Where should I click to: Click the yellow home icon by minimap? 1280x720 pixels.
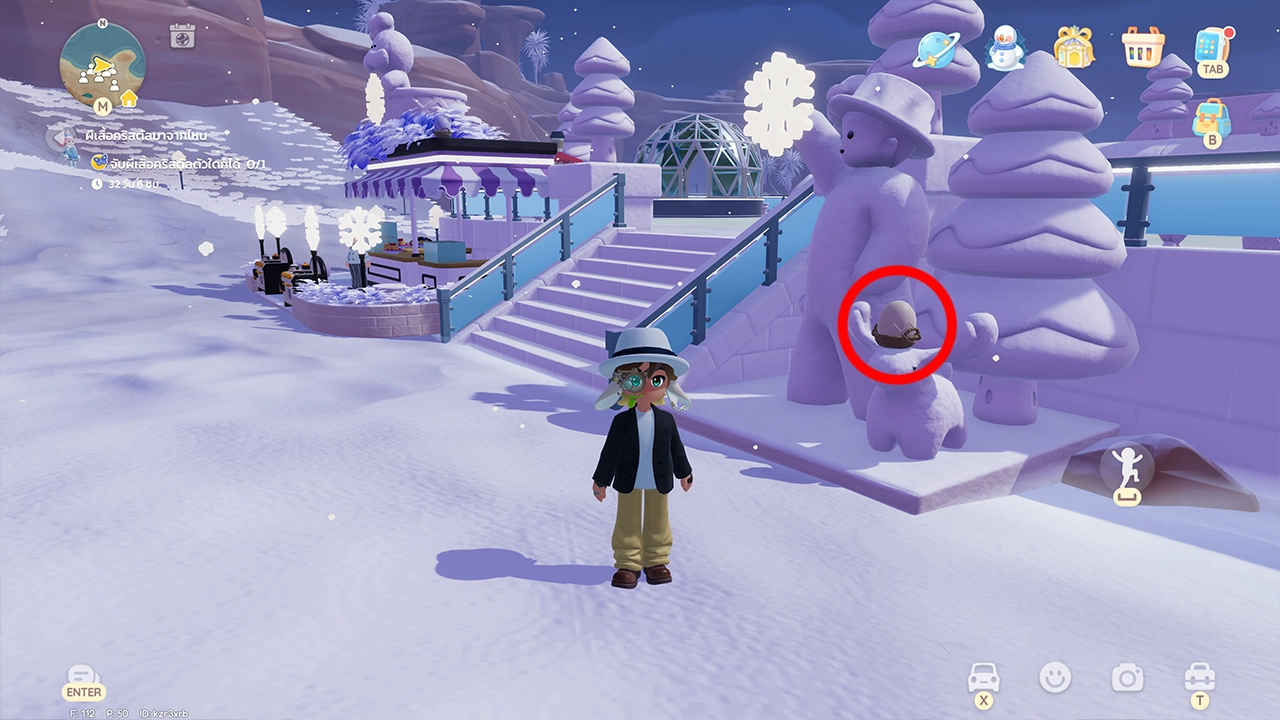(x=129, y=99)
